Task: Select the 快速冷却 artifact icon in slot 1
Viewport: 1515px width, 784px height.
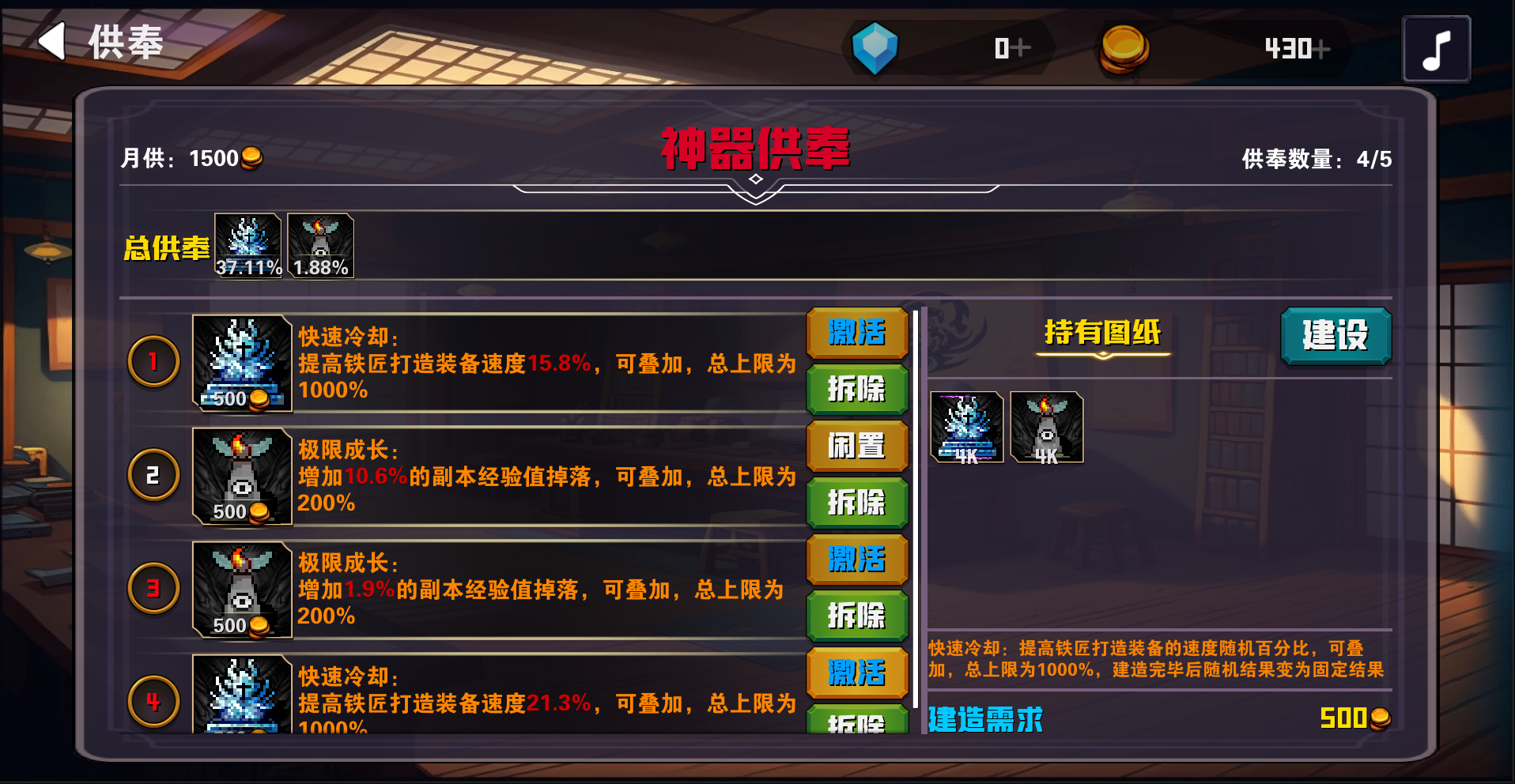Action: (241, 360)
